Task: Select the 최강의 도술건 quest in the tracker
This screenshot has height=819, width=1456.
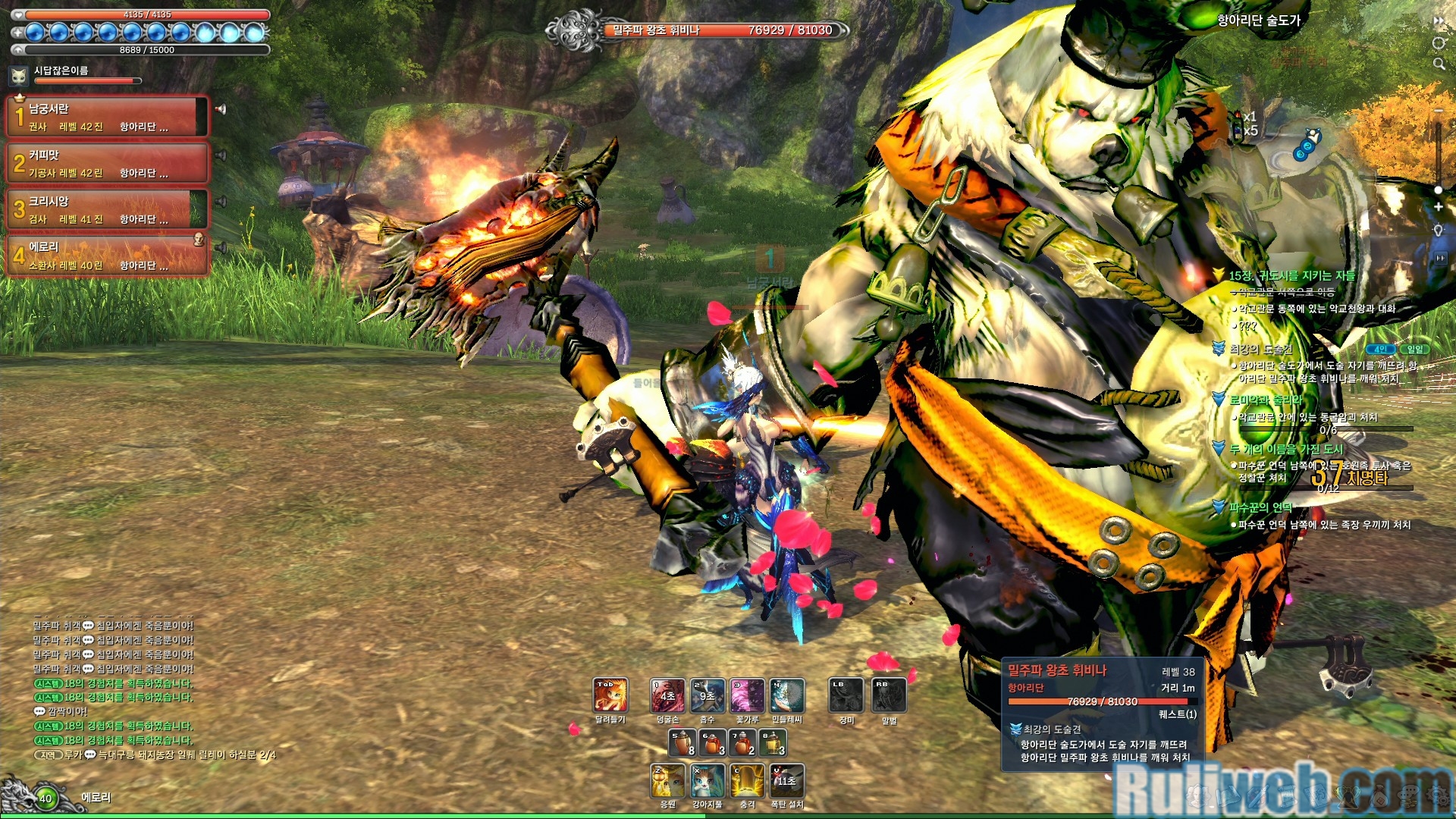Action: click(x=1261, y=349)
